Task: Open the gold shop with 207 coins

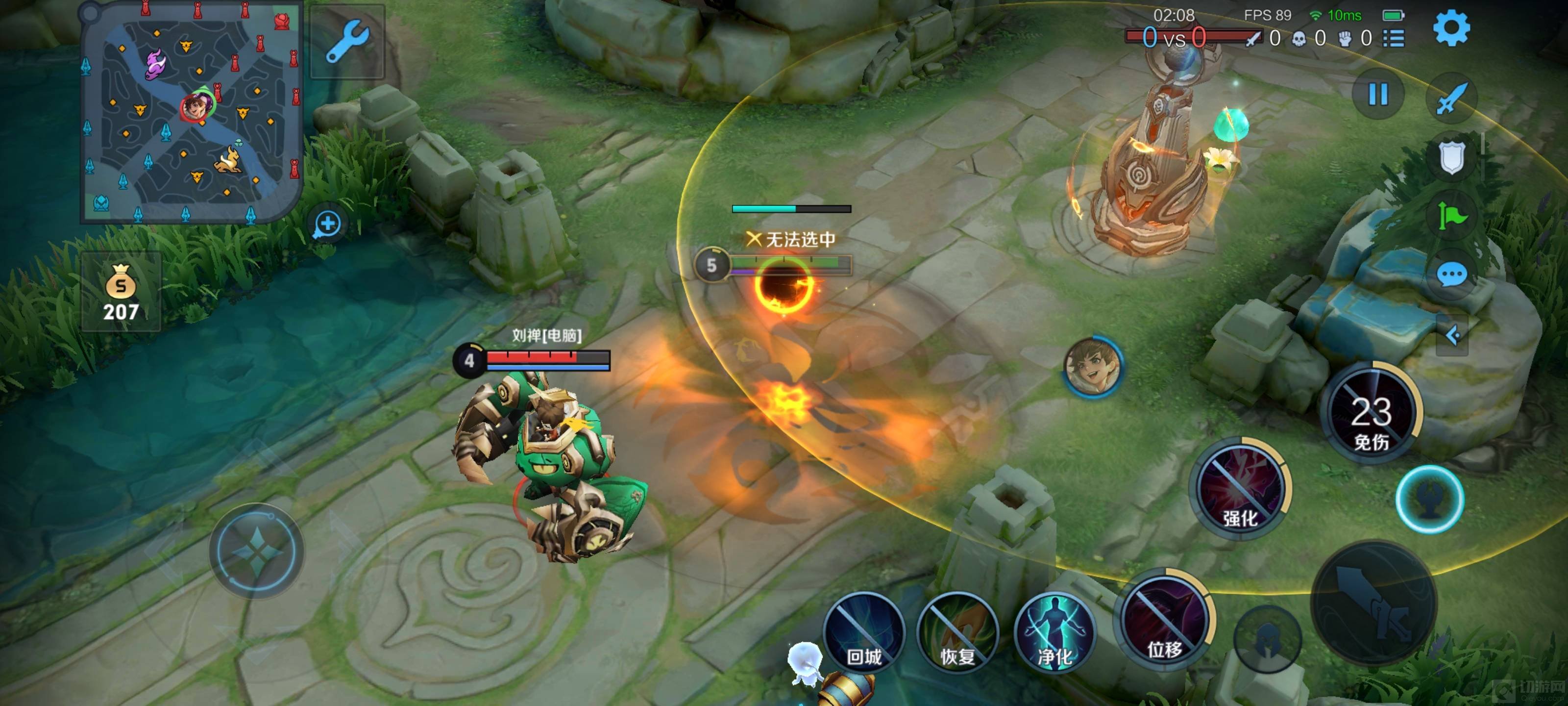Action: point(121,292)
